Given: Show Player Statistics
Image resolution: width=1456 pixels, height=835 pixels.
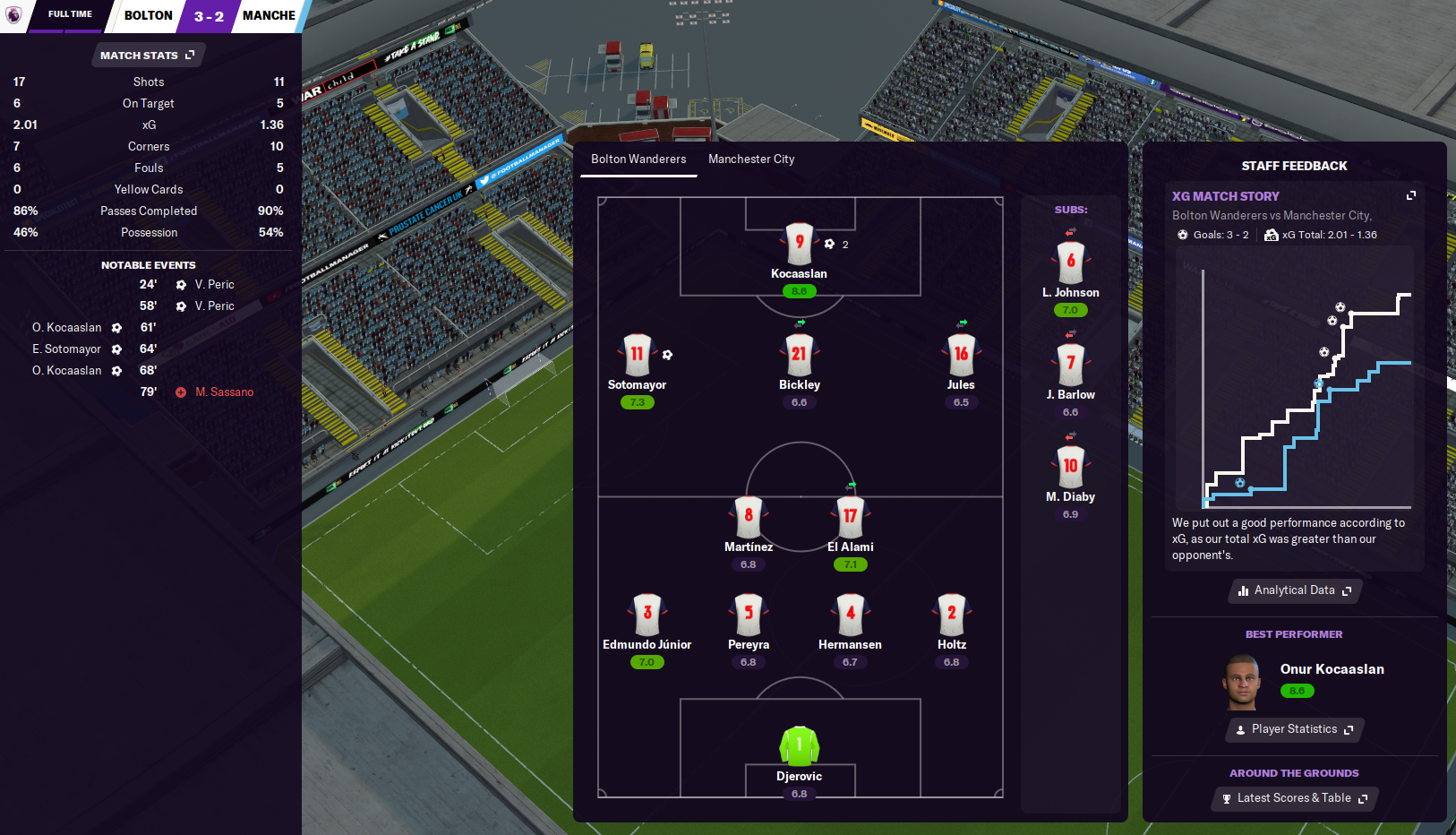Looking at the screenshot, I should [x=1294, y=729].
